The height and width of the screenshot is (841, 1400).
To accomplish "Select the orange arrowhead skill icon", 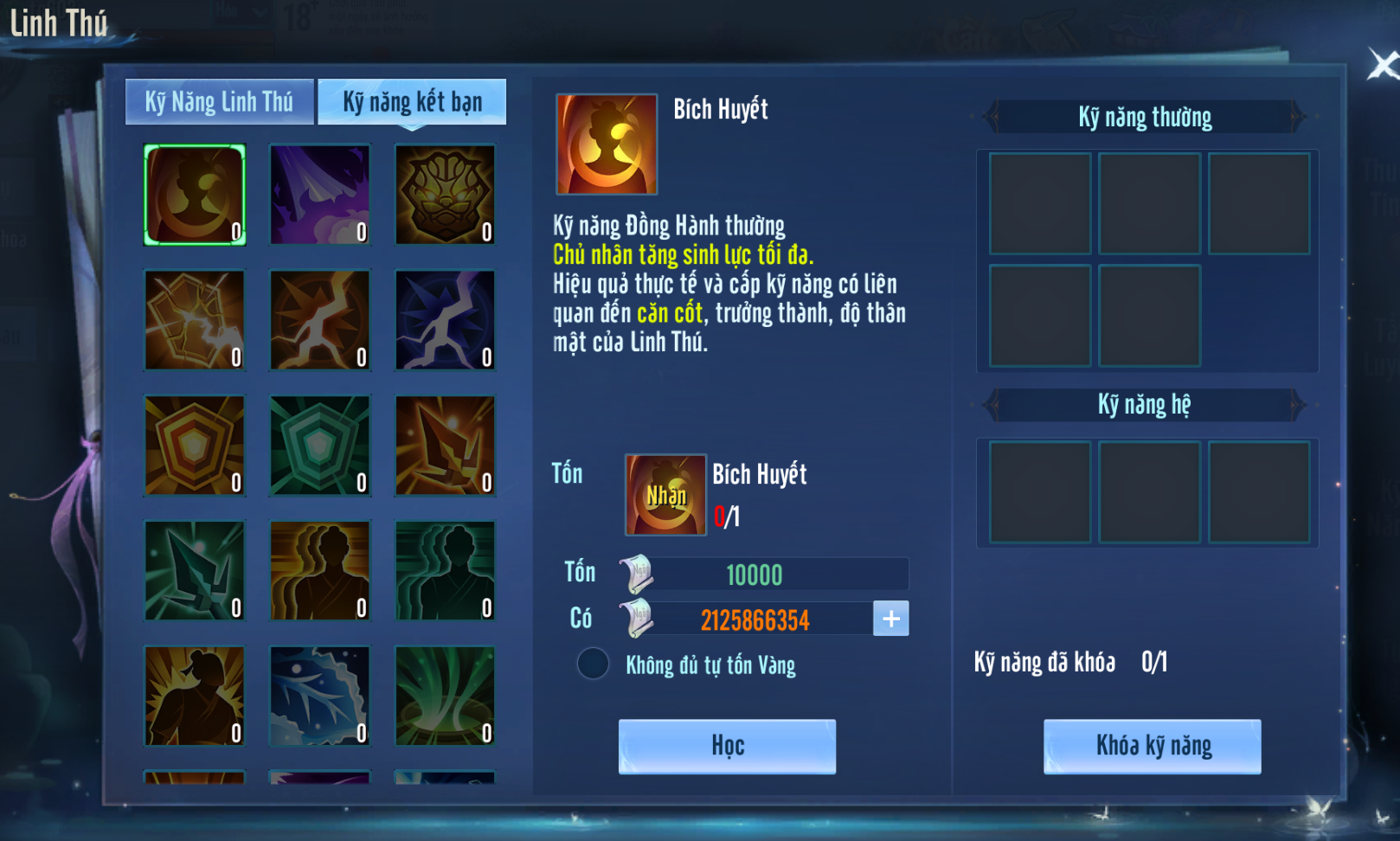I will click(x=445, y=446).
